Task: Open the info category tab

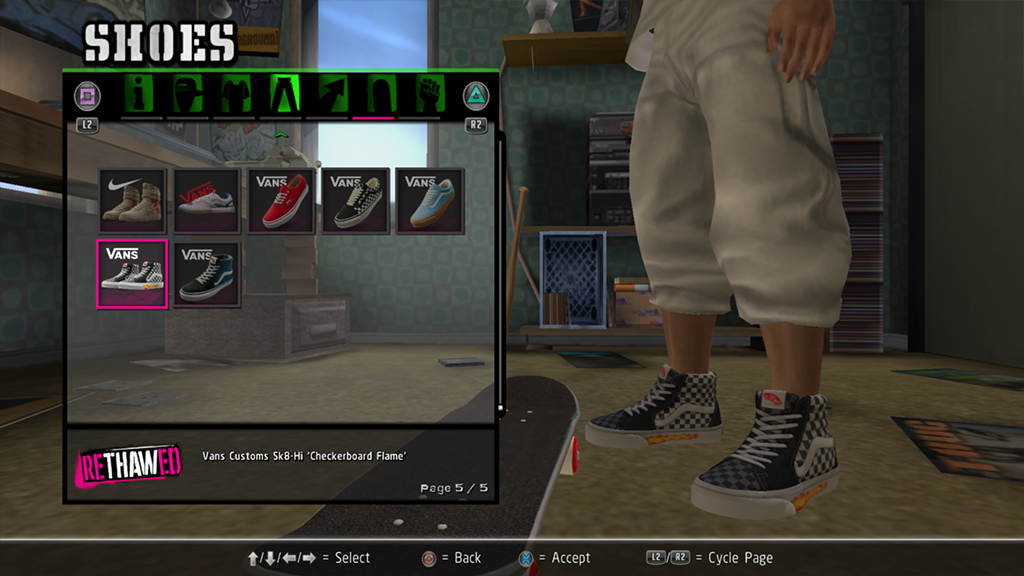Action: pos(141,95)
